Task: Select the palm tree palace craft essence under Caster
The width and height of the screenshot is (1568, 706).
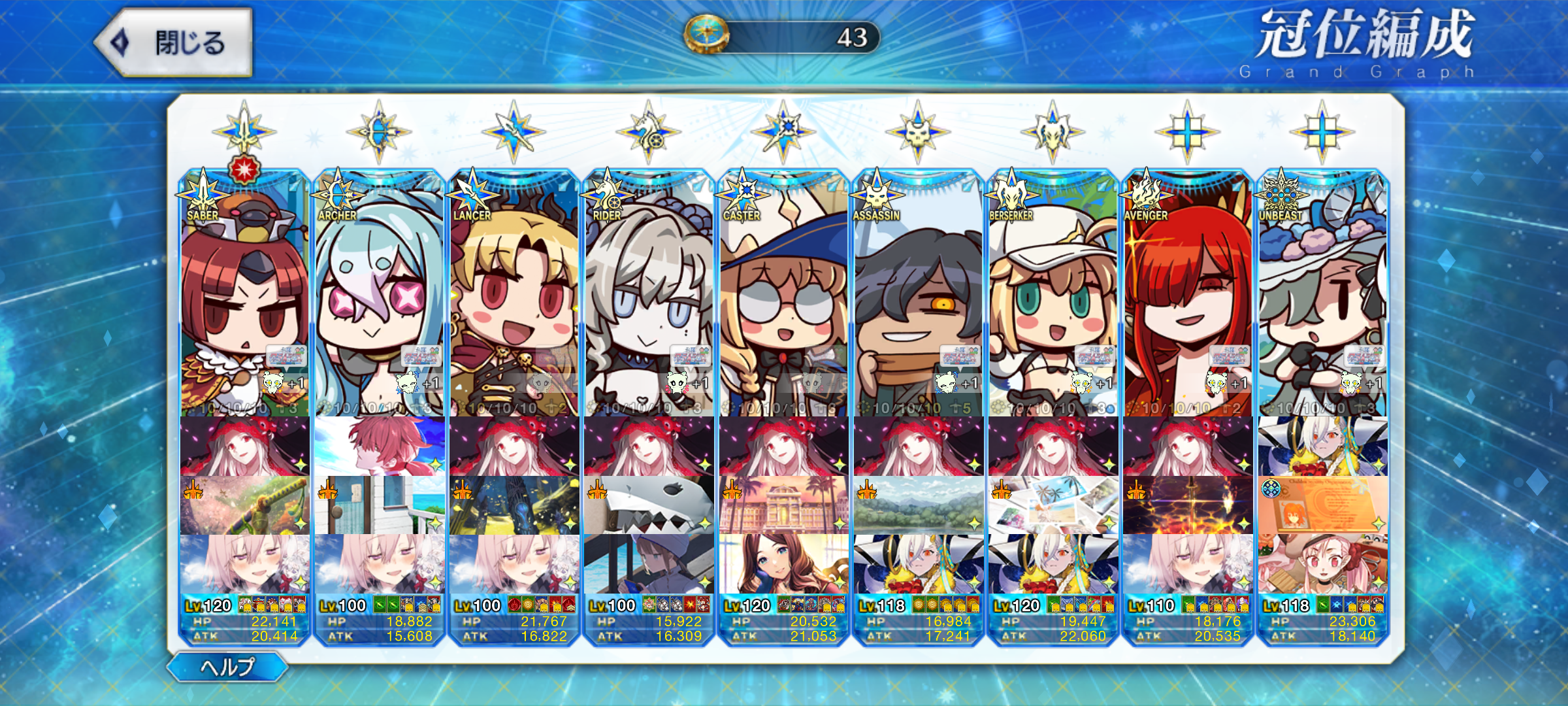Action: (783, 505)
